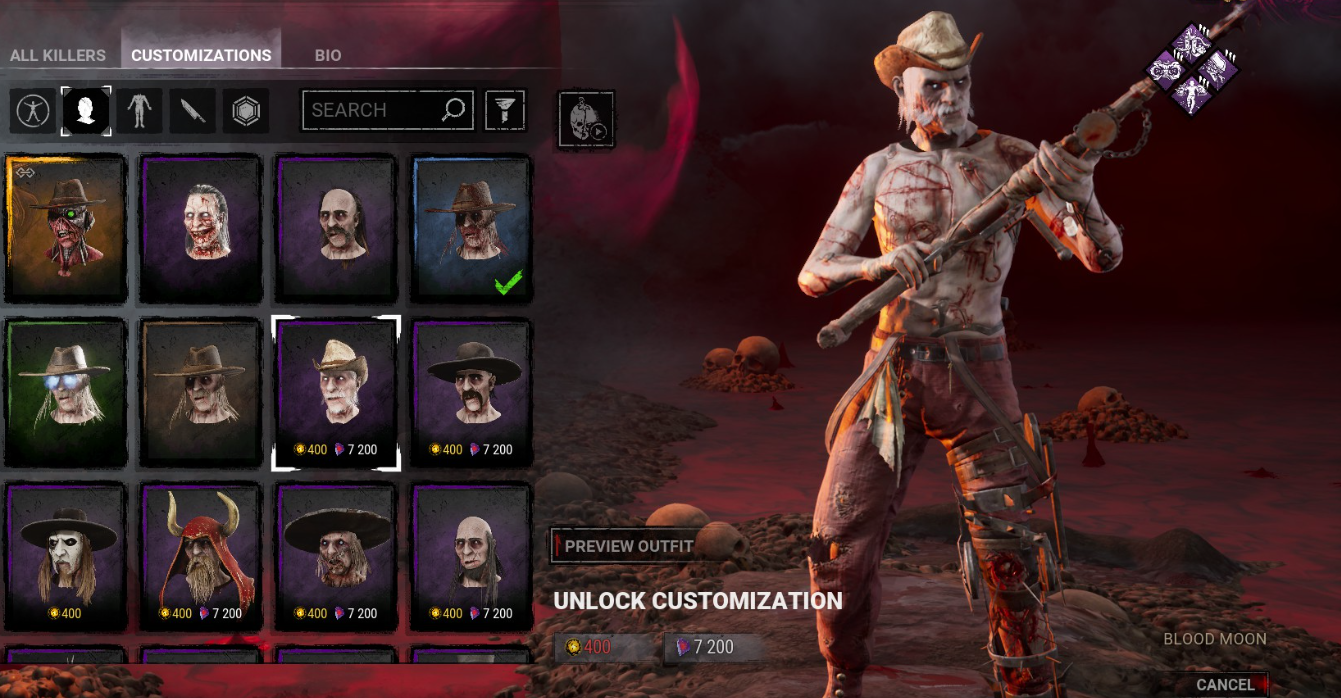
Task: Select the bloody long-haired bald head
Action: [x=201, y=229]
